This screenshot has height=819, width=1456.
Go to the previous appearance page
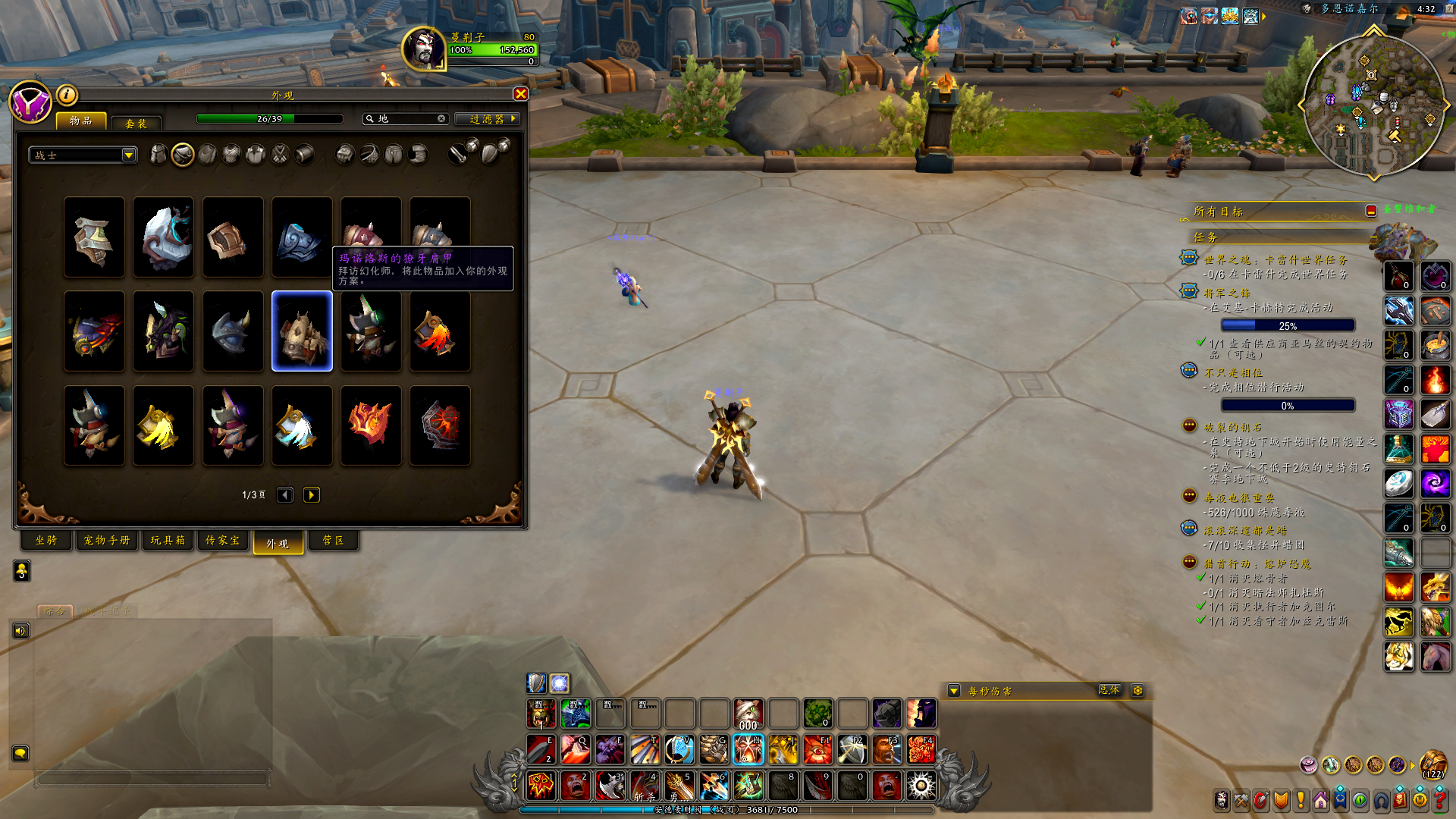[x=285, y=495]
